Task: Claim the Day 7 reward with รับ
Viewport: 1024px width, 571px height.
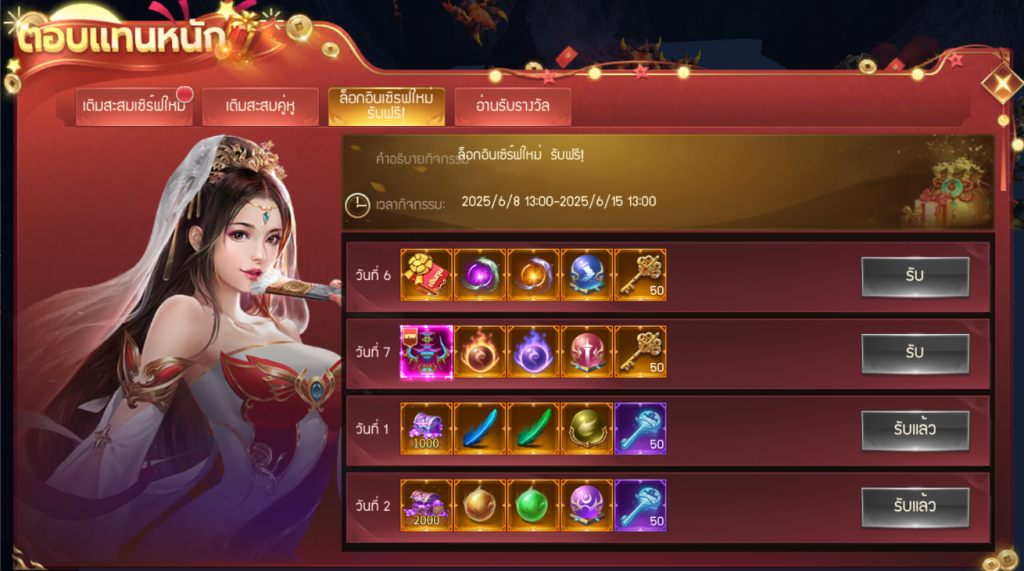Action: [914, 353]
